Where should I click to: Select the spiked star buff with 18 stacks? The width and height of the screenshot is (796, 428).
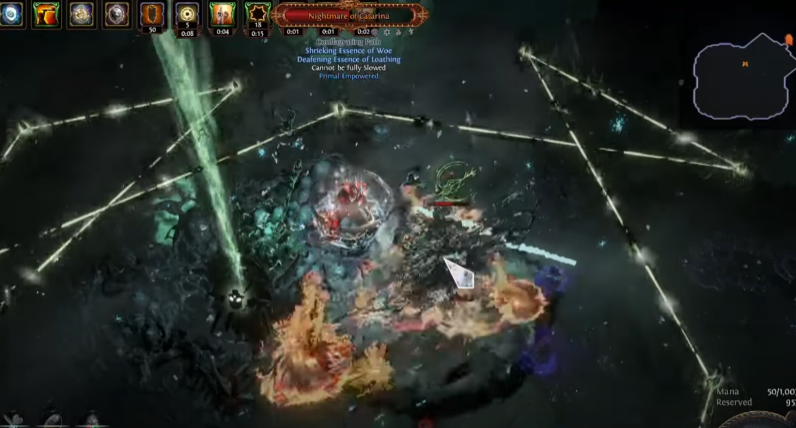(x=258, y=14)
